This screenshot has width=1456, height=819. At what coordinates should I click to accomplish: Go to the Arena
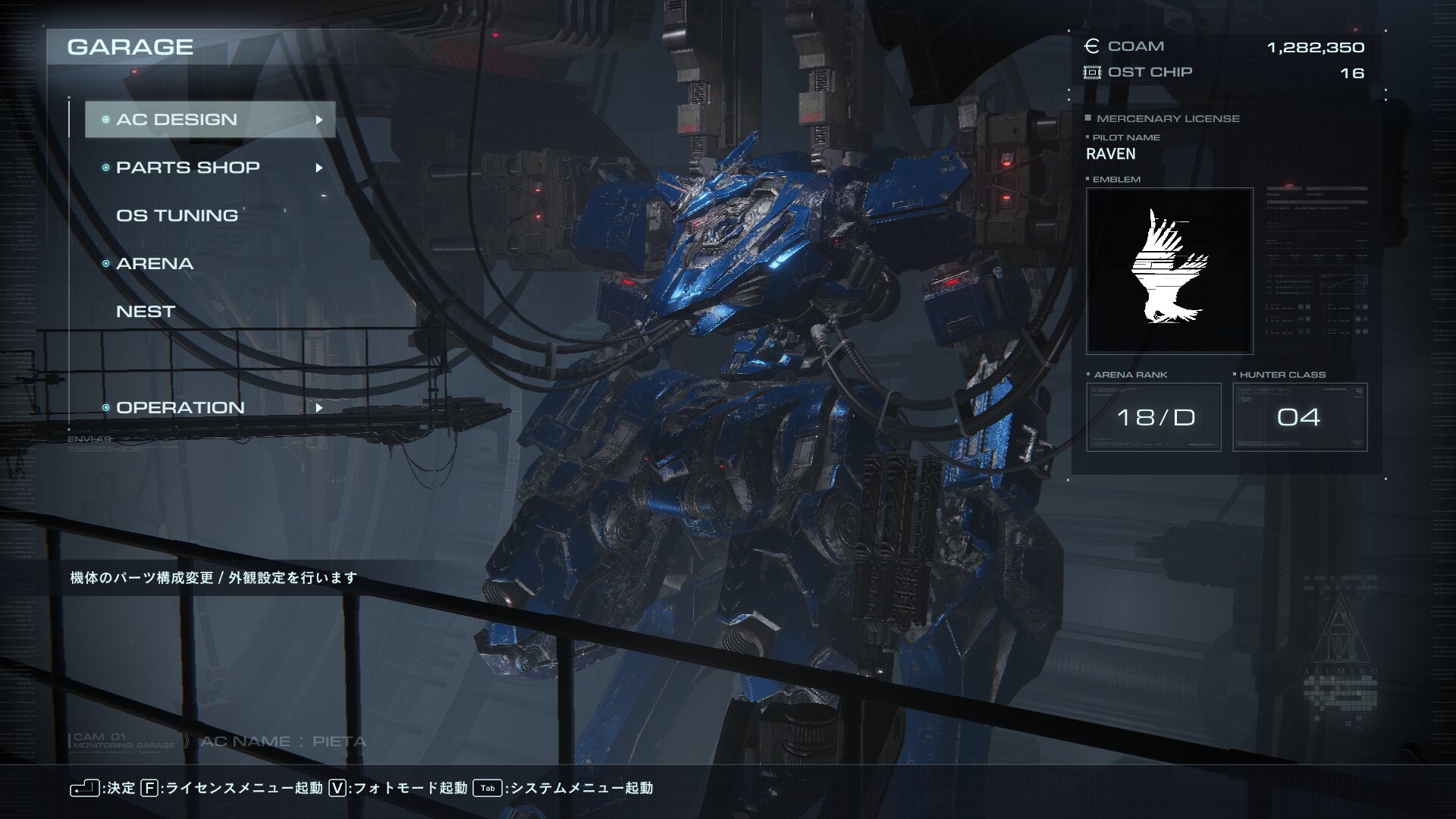tap(155, 264)
